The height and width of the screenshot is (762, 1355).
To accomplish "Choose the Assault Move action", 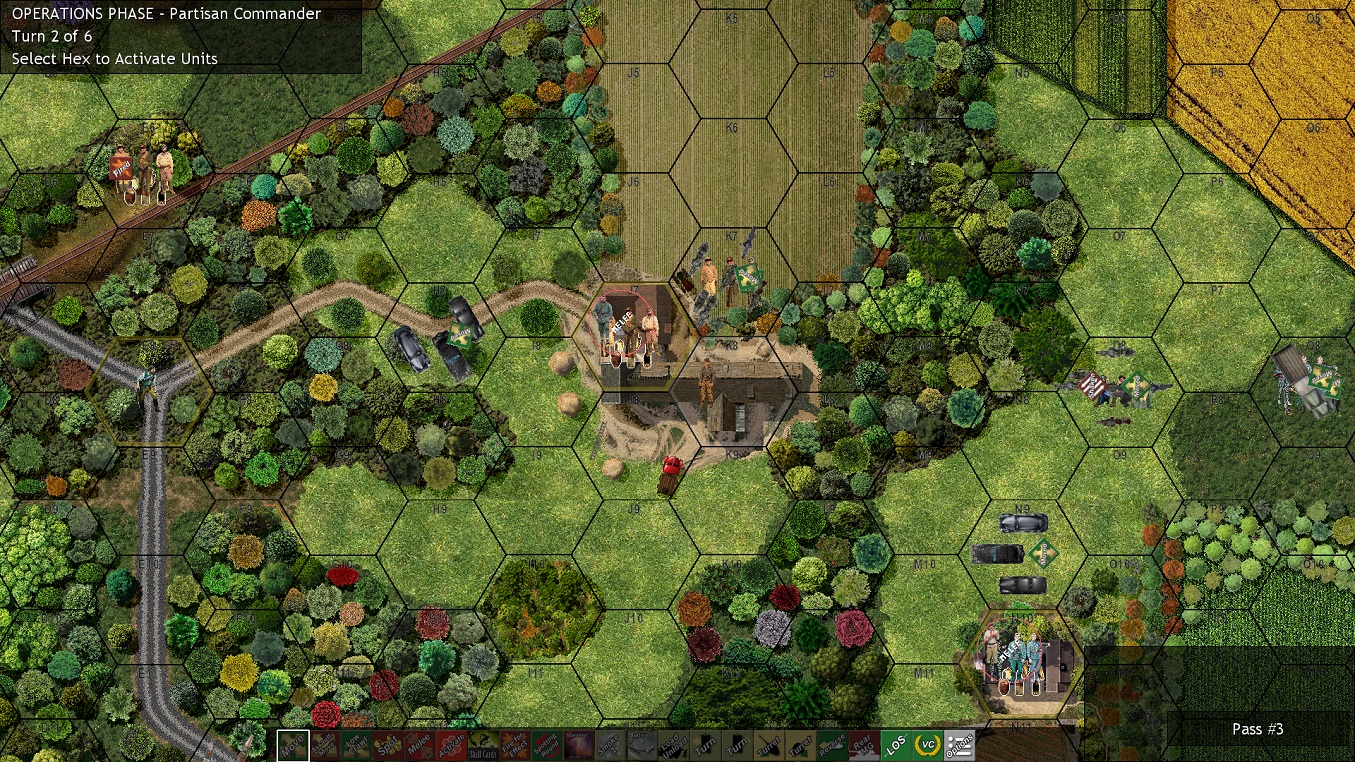I will click(x=325, y=745).
